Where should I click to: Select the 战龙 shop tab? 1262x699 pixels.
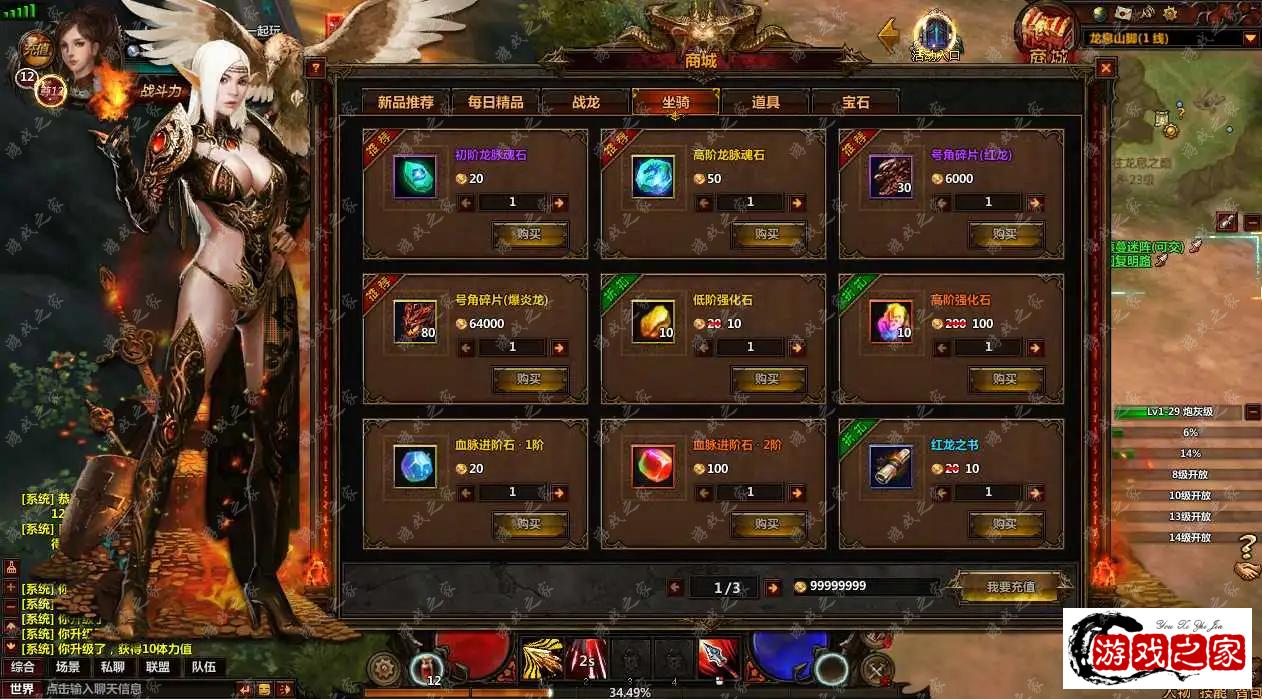point(585,102)
